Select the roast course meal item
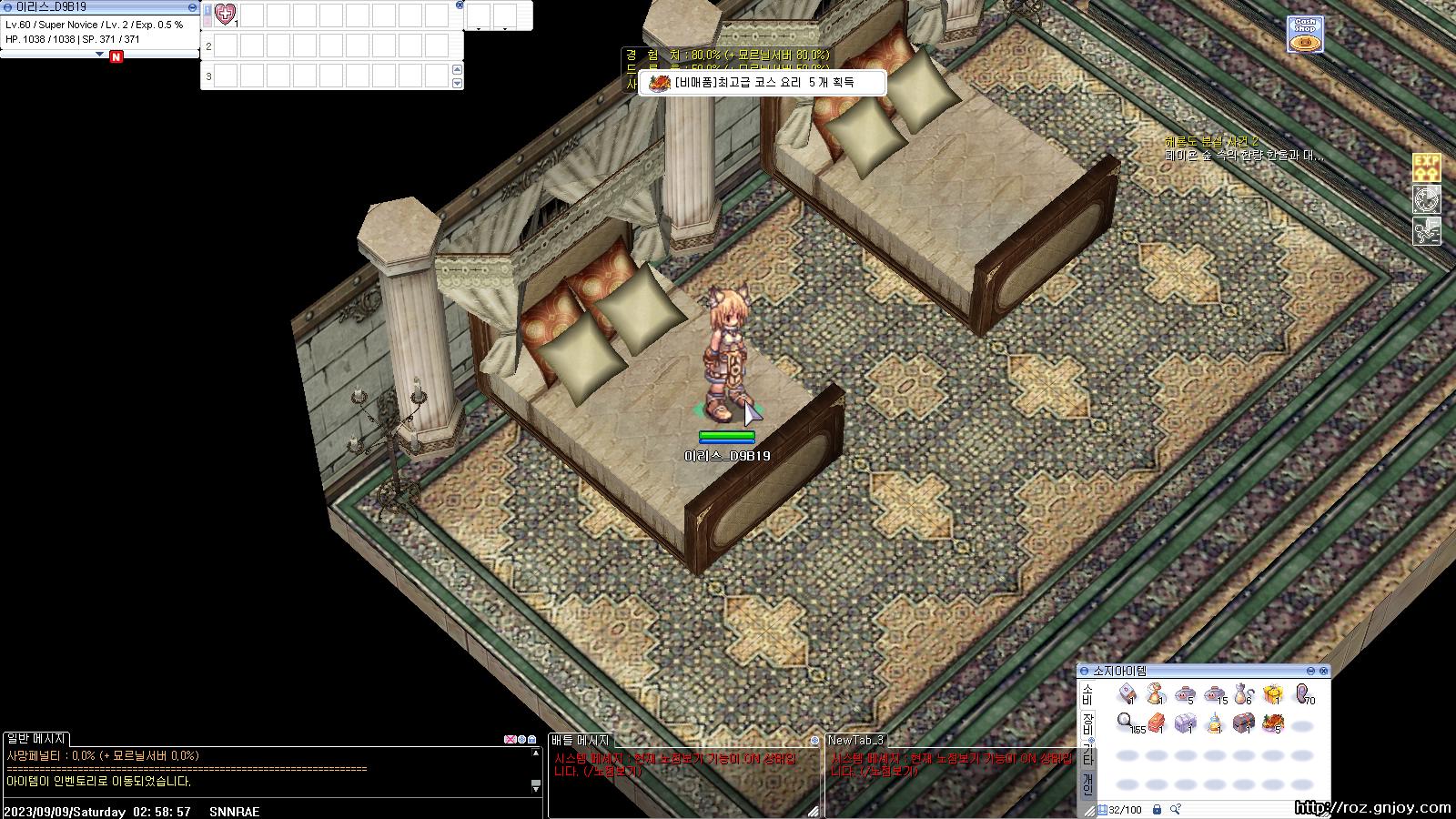Image resolution: width=1456 pixels, height=819 pixels. tap(1272, 723)
